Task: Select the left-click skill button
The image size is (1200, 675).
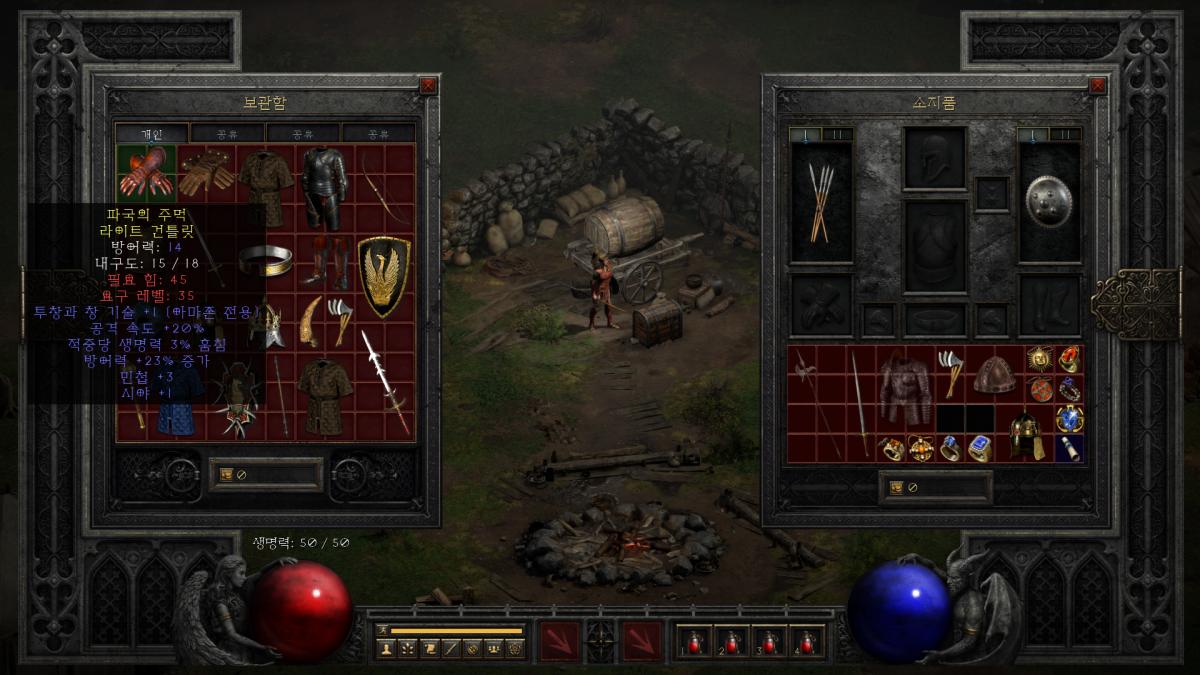Action: [x=560, y=641]
